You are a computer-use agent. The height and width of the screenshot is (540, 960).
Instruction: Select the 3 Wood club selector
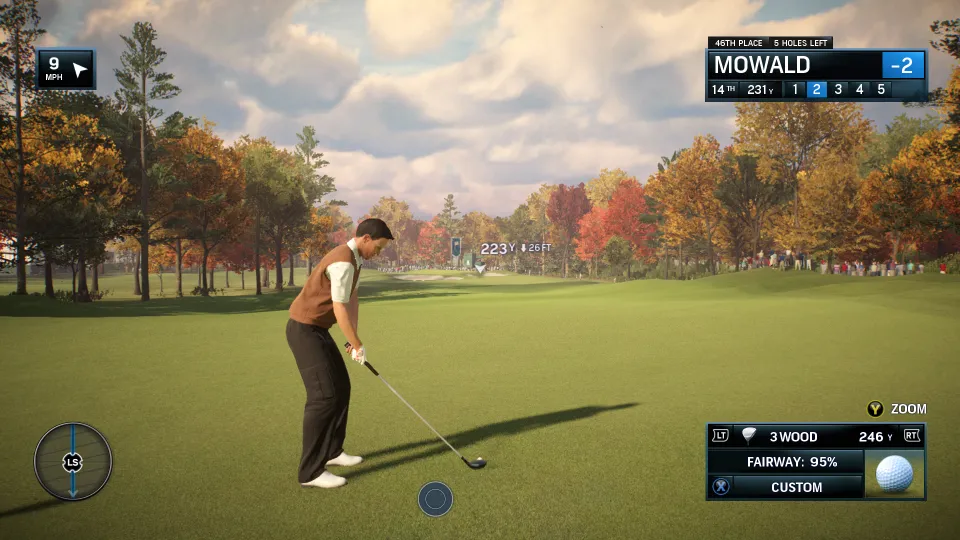coord(793,436)
